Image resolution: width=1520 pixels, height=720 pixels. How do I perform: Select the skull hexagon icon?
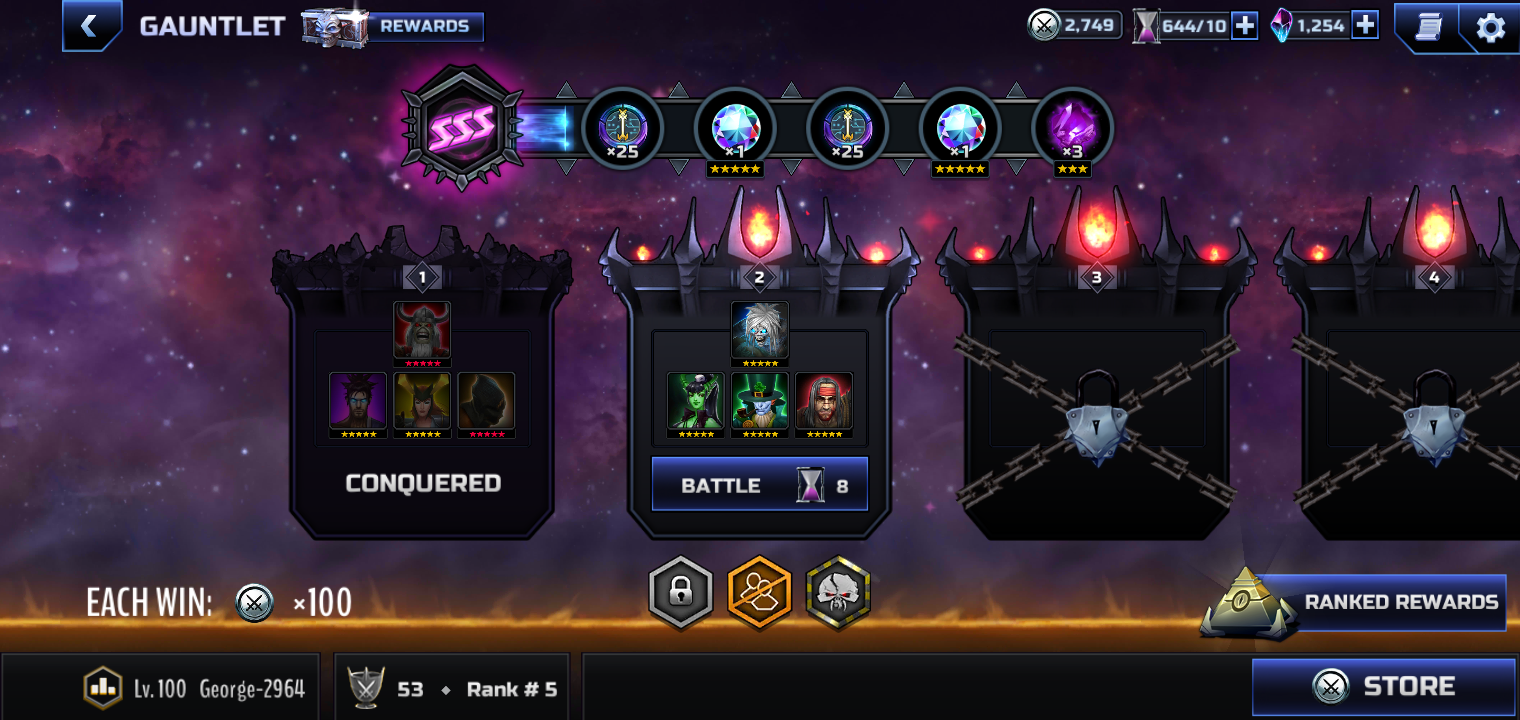838,592
